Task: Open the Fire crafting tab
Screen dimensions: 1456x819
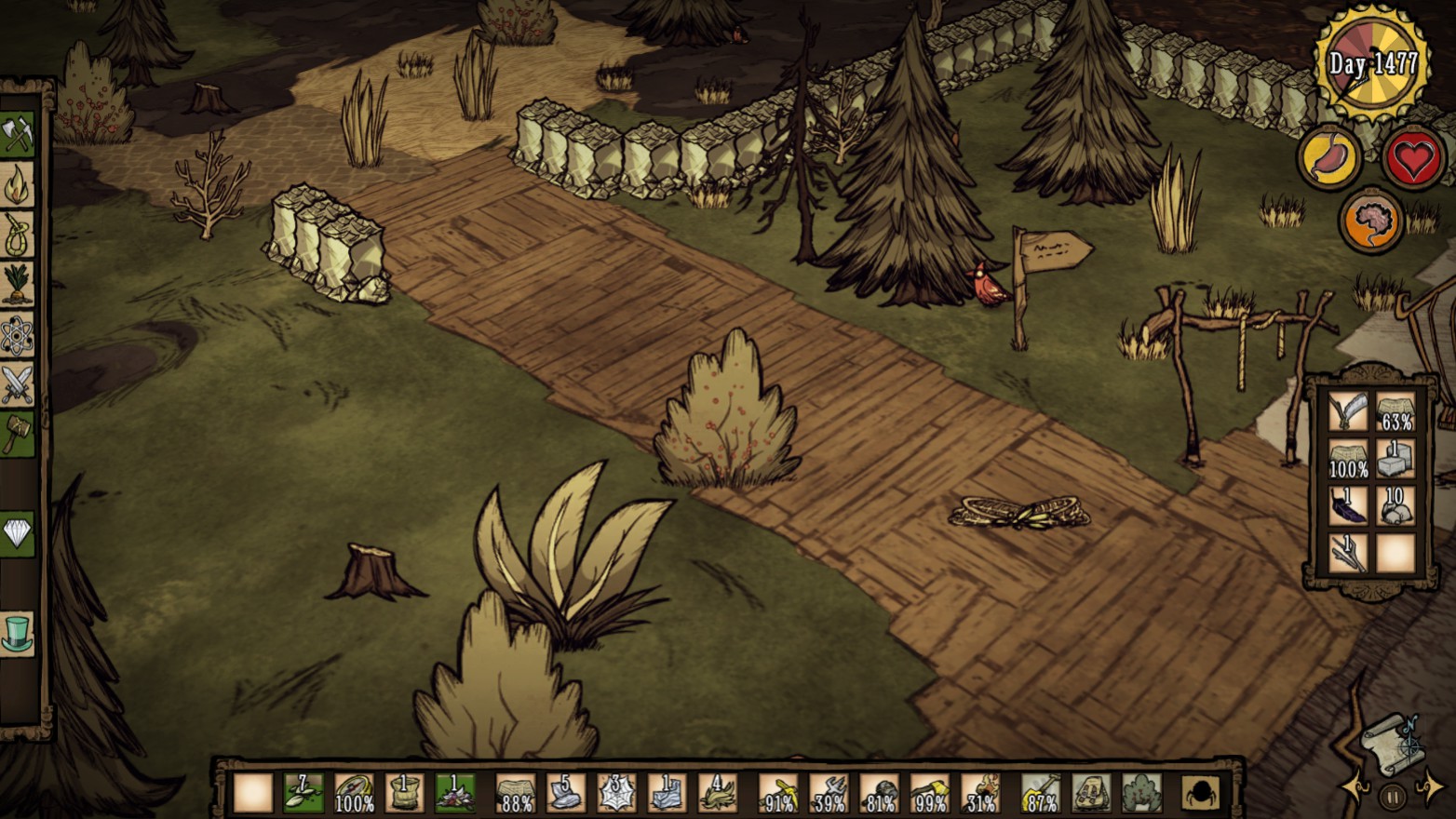Action: coord(18,185)
